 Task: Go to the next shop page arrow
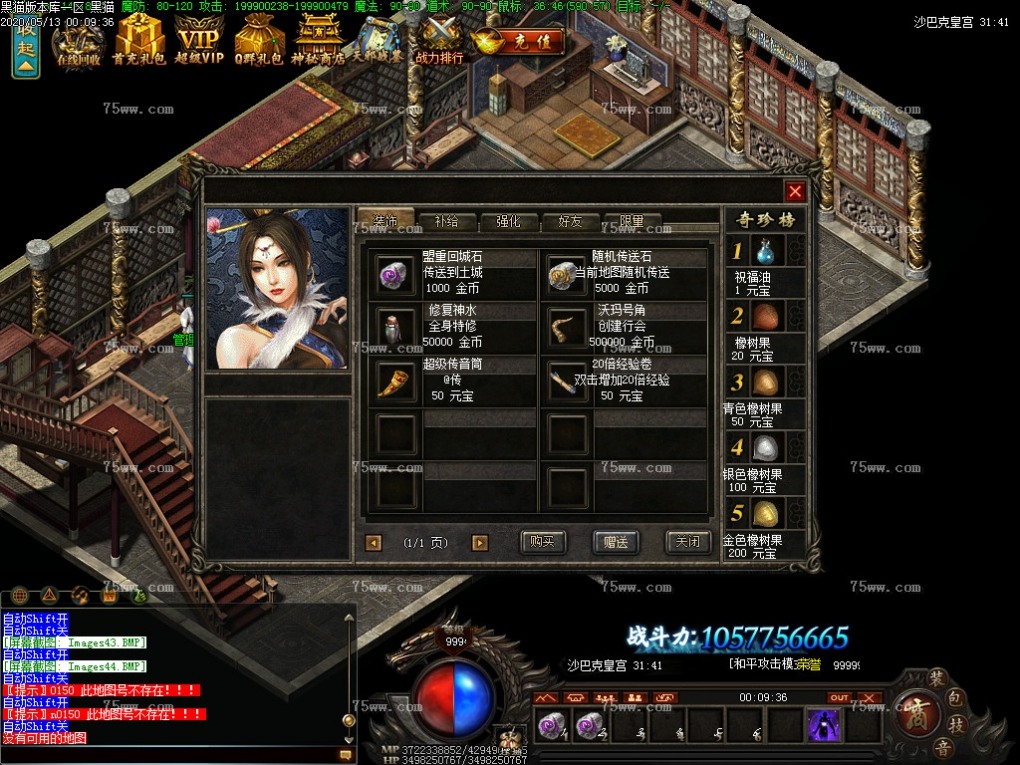(x=480, y=543)
